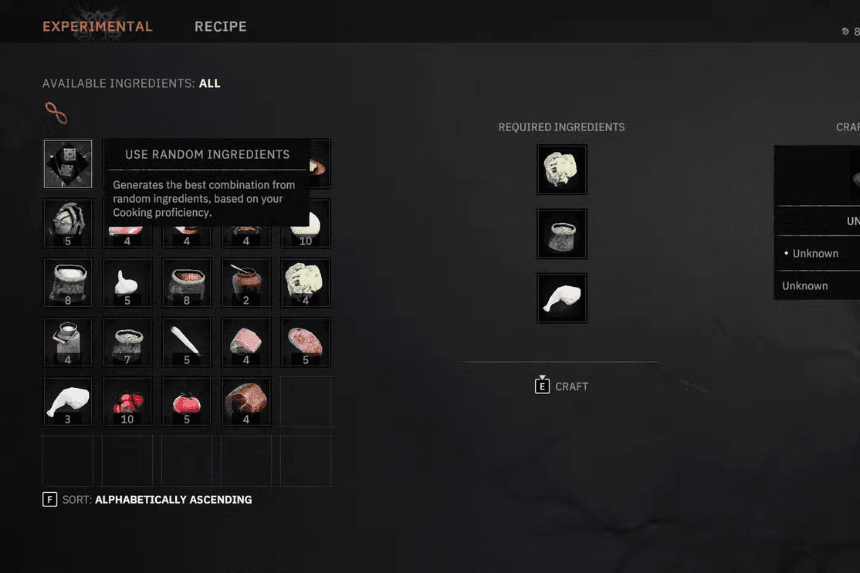Remove the chicken leg from required ingredients
Viewport: 860px width, 573px height.
click(562, 298)
